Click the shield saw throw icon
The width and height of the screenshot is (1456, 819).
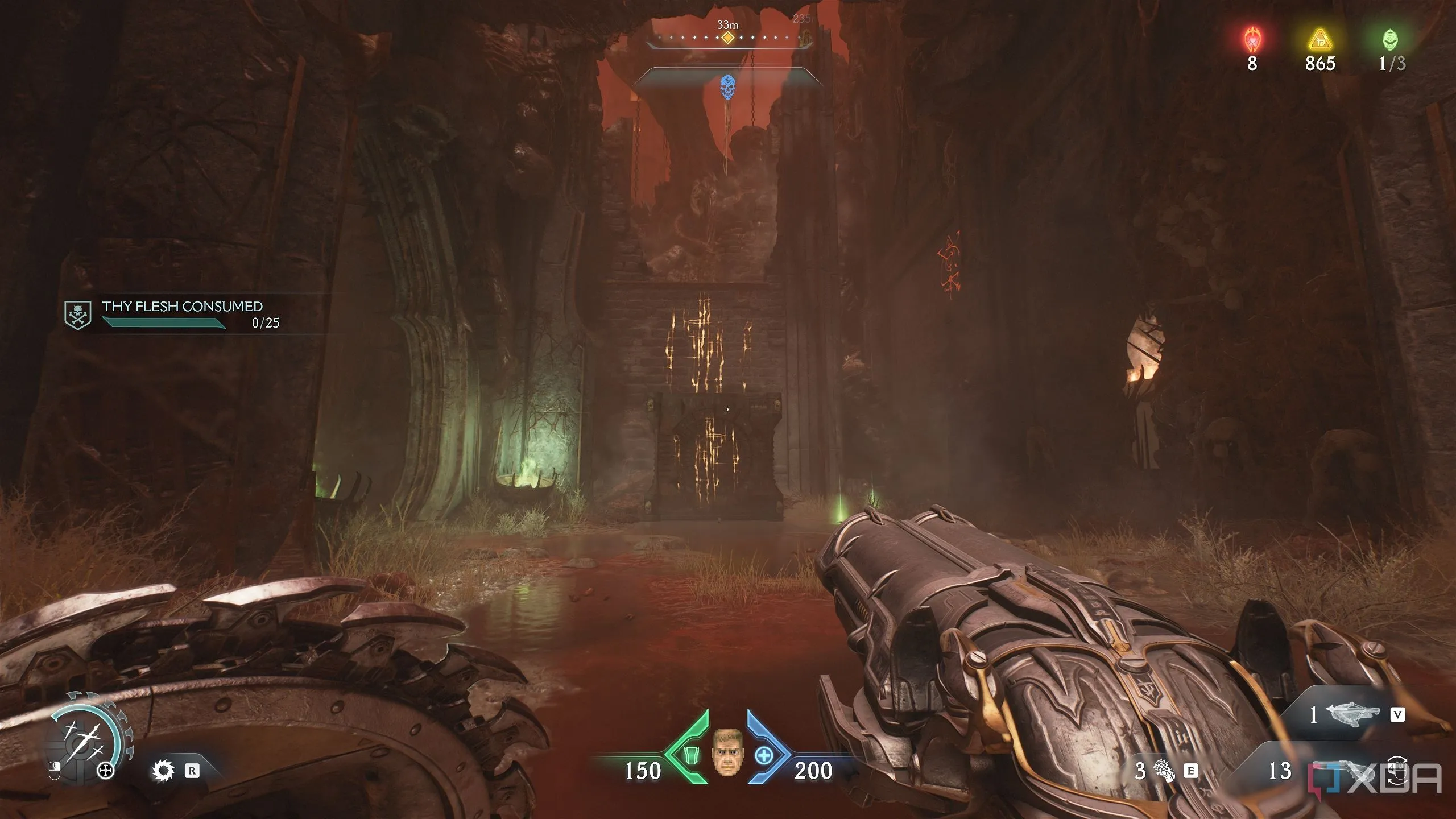point(164,771)
